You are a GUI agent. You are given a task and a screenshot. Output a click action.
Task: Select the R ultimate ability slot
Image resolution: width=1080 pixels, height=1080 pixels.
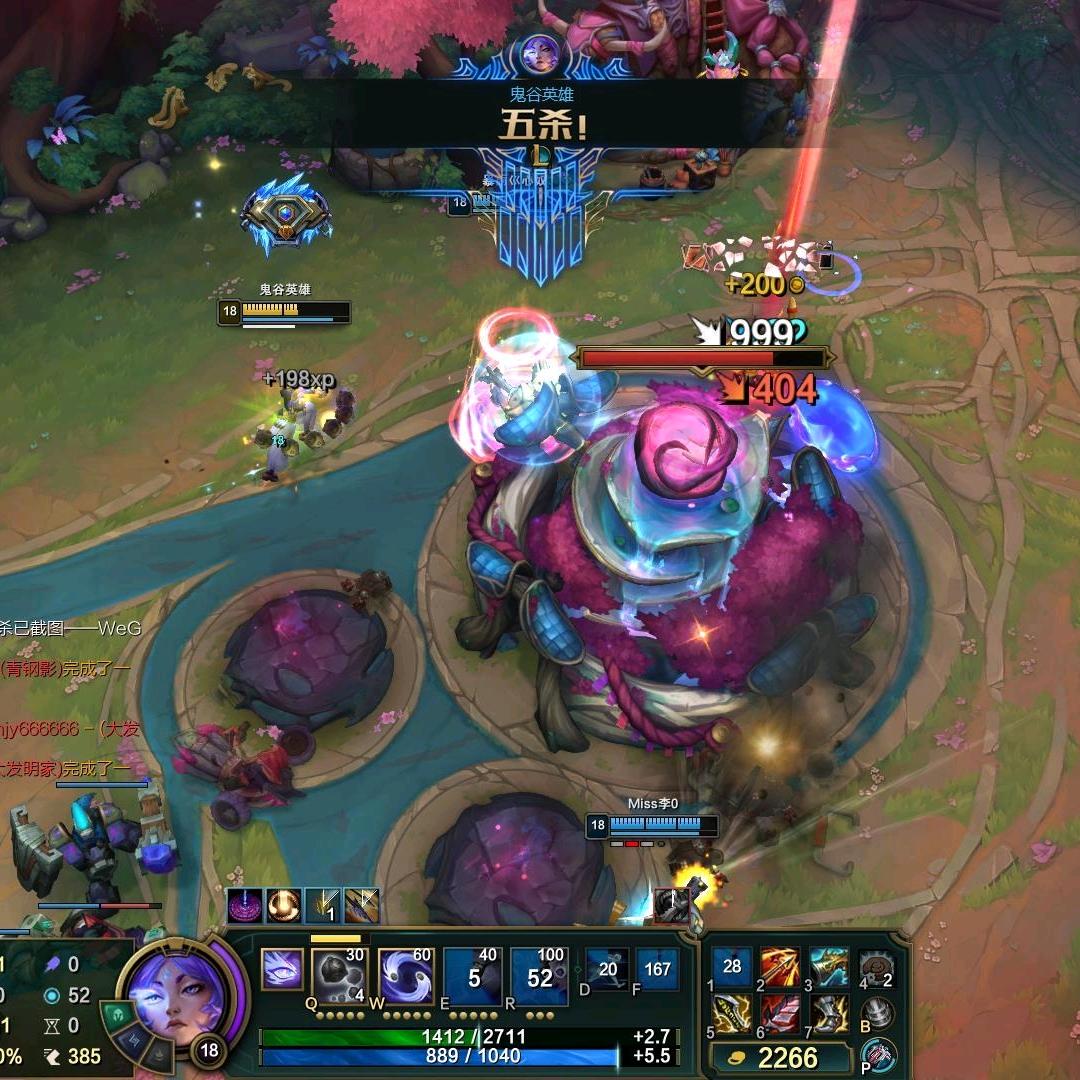(x=539, y=975)
